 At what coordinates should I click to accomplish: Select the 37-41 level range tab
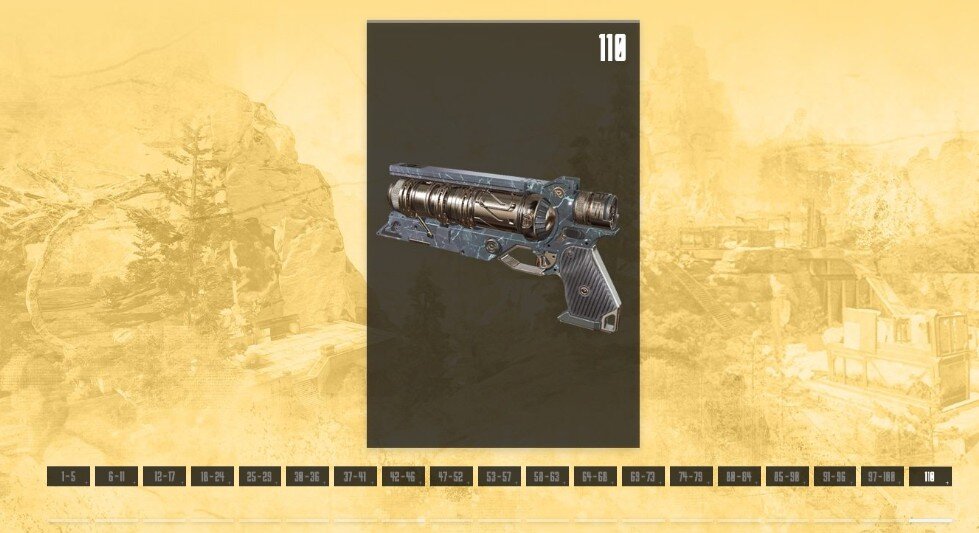tap(356, 477)
